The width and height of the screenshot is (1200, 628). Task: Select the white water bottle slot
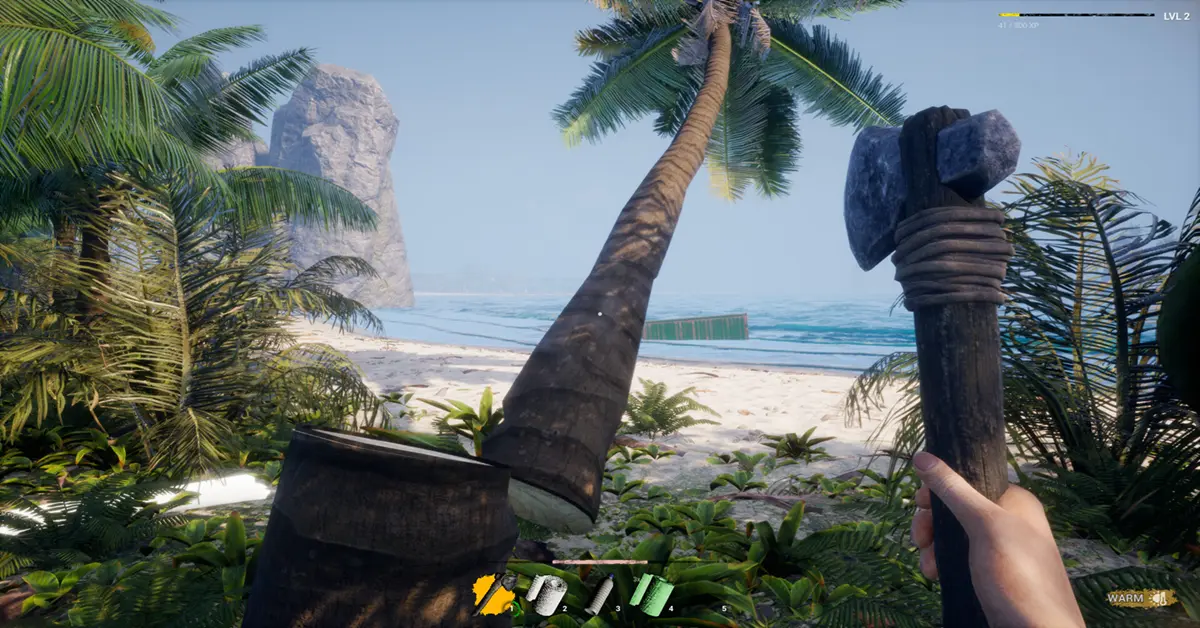click(600, 596)
